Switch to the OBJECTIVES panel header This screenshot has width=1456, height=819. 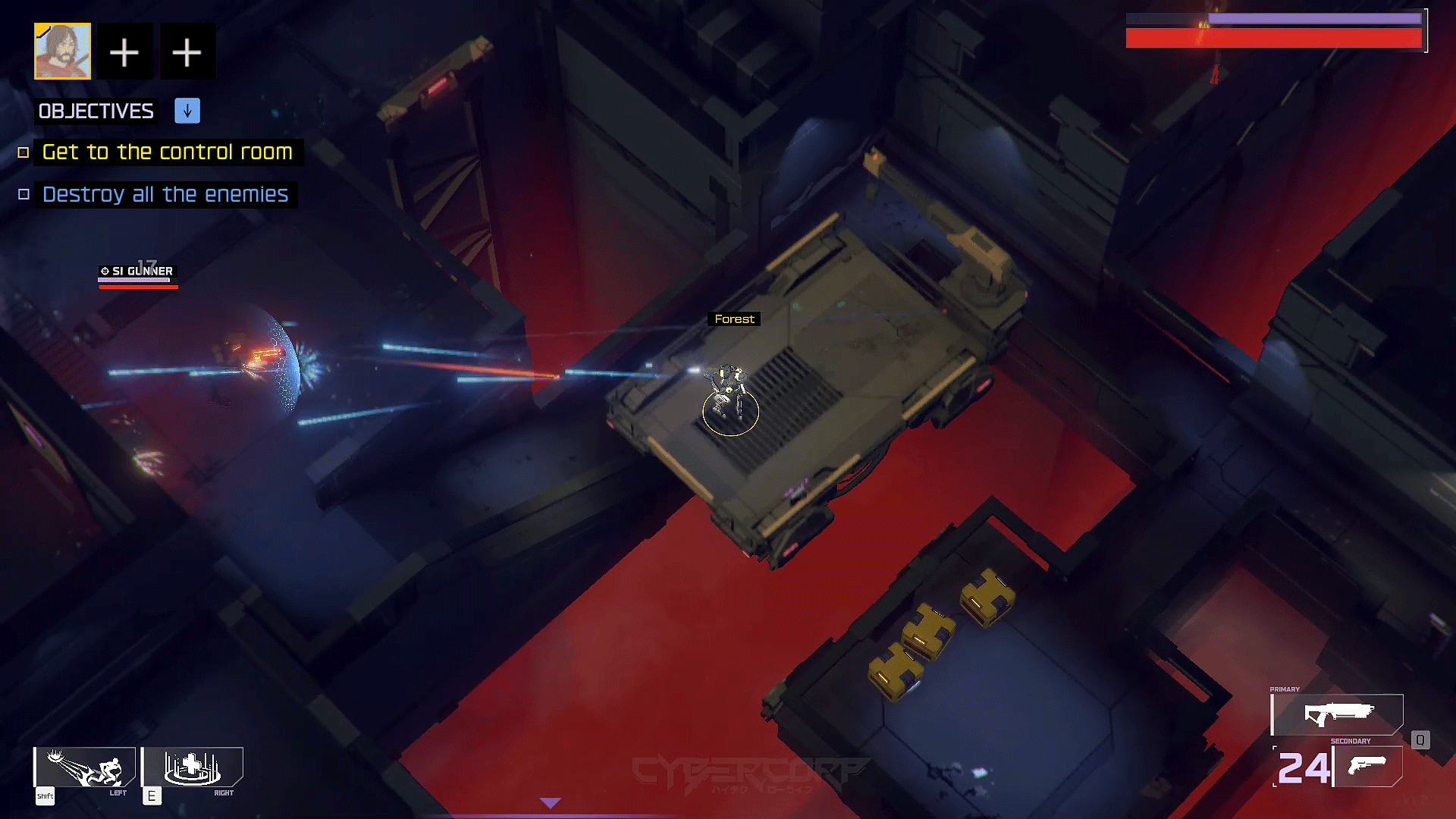coord(95,111)
